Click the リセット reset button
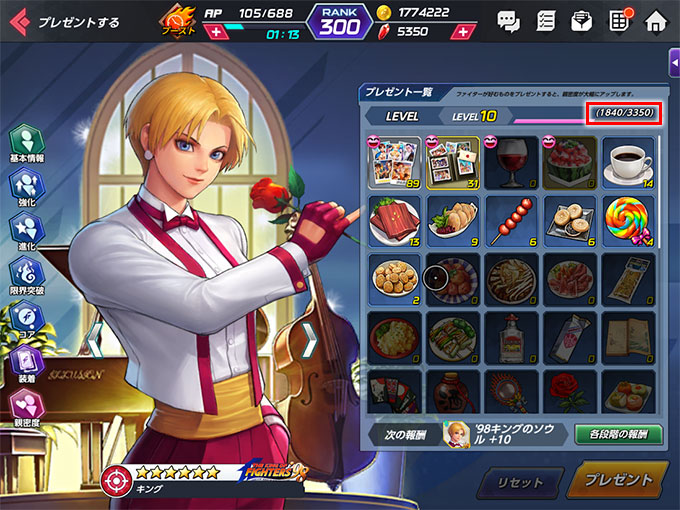This screenshot has width=680, height=510. pos(524,483)
